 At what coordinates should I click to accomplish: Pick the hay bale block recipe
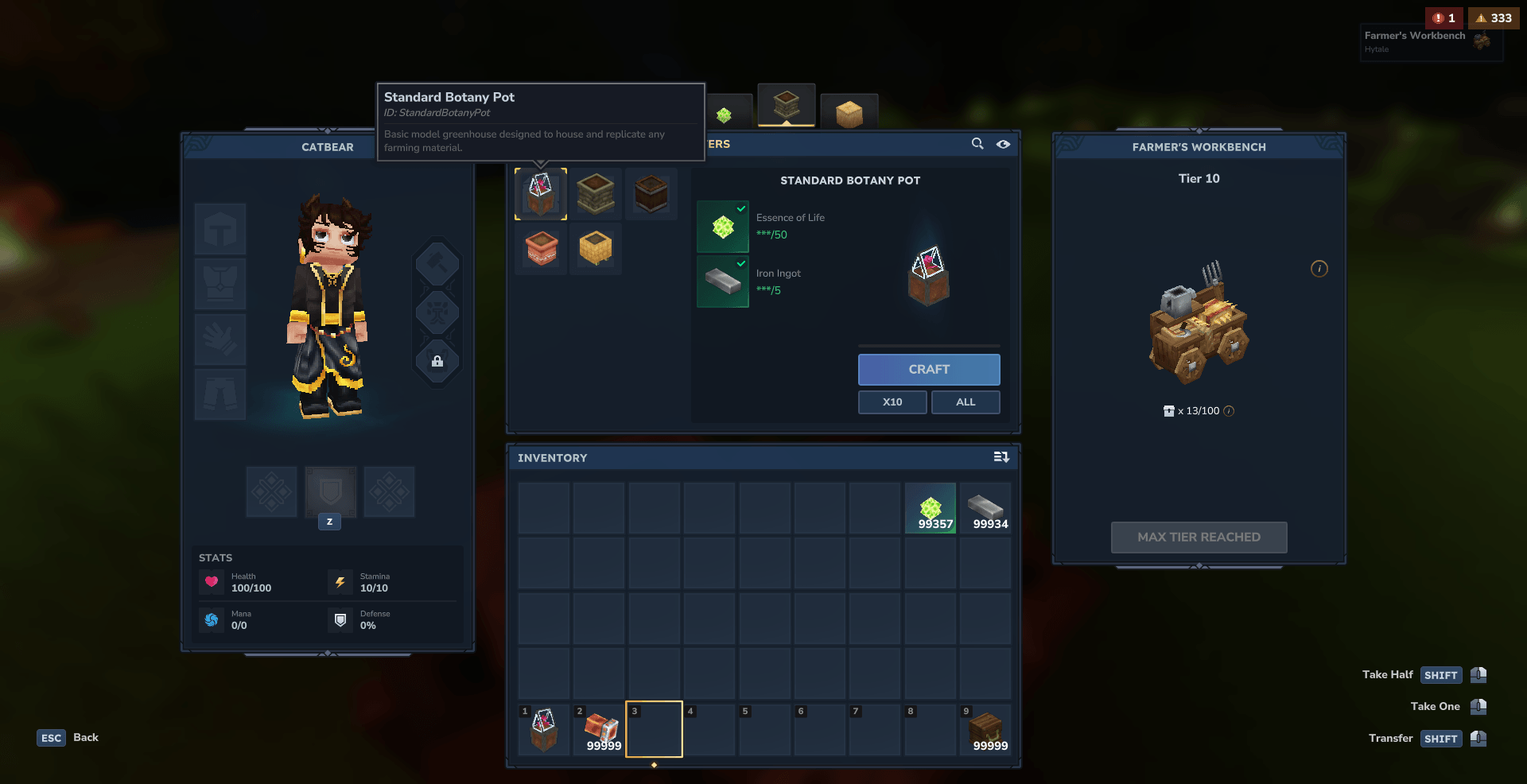(596, 249)
